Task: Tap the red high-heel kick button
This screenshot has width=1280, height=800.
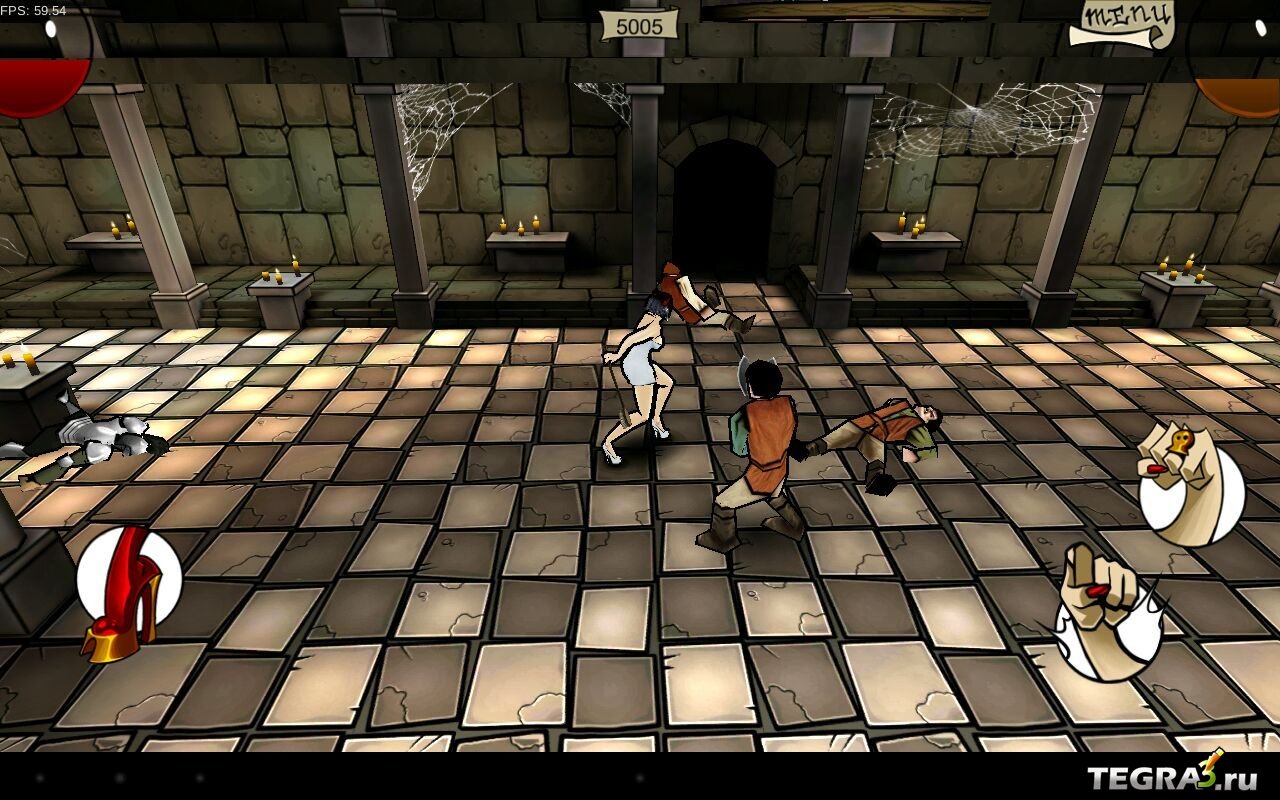Action: point(128,590)
